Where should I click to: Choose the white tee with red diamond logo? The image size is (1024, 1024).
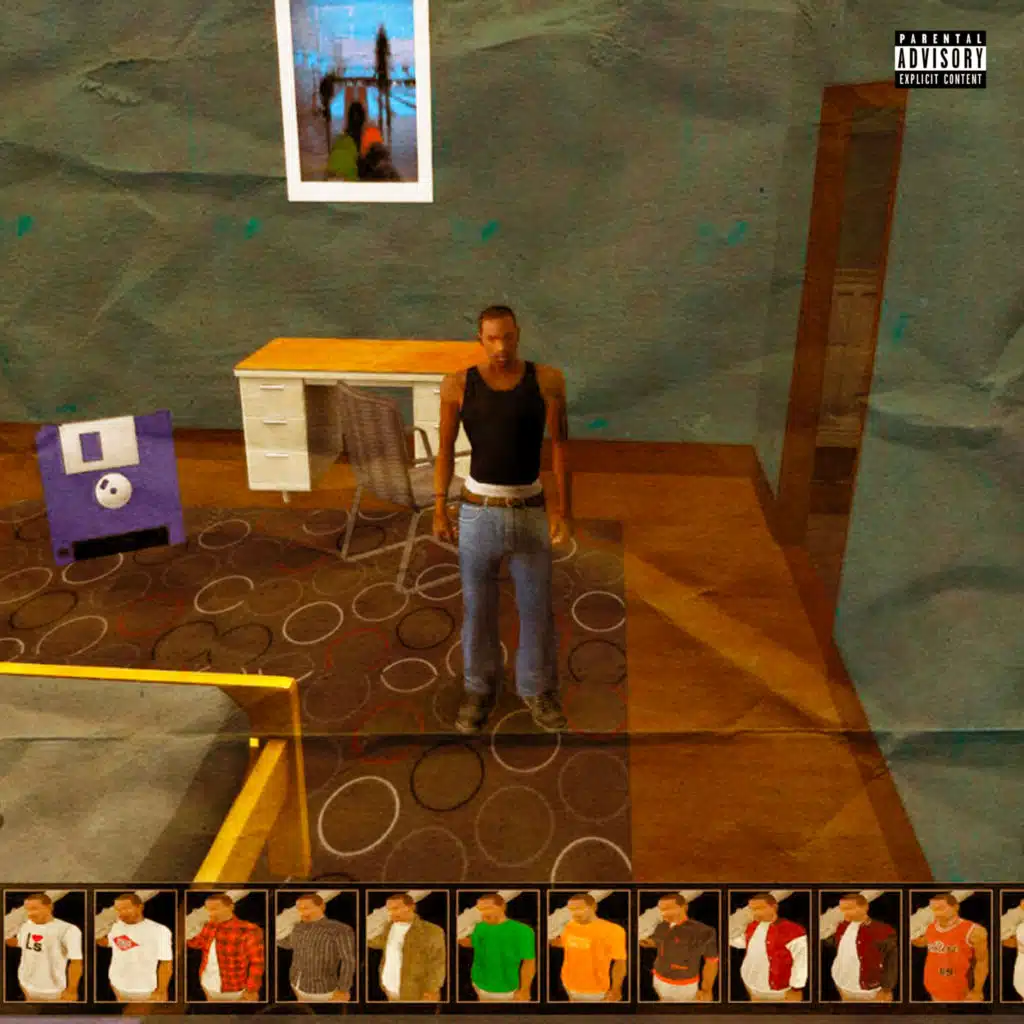click(x=134, y=945)
